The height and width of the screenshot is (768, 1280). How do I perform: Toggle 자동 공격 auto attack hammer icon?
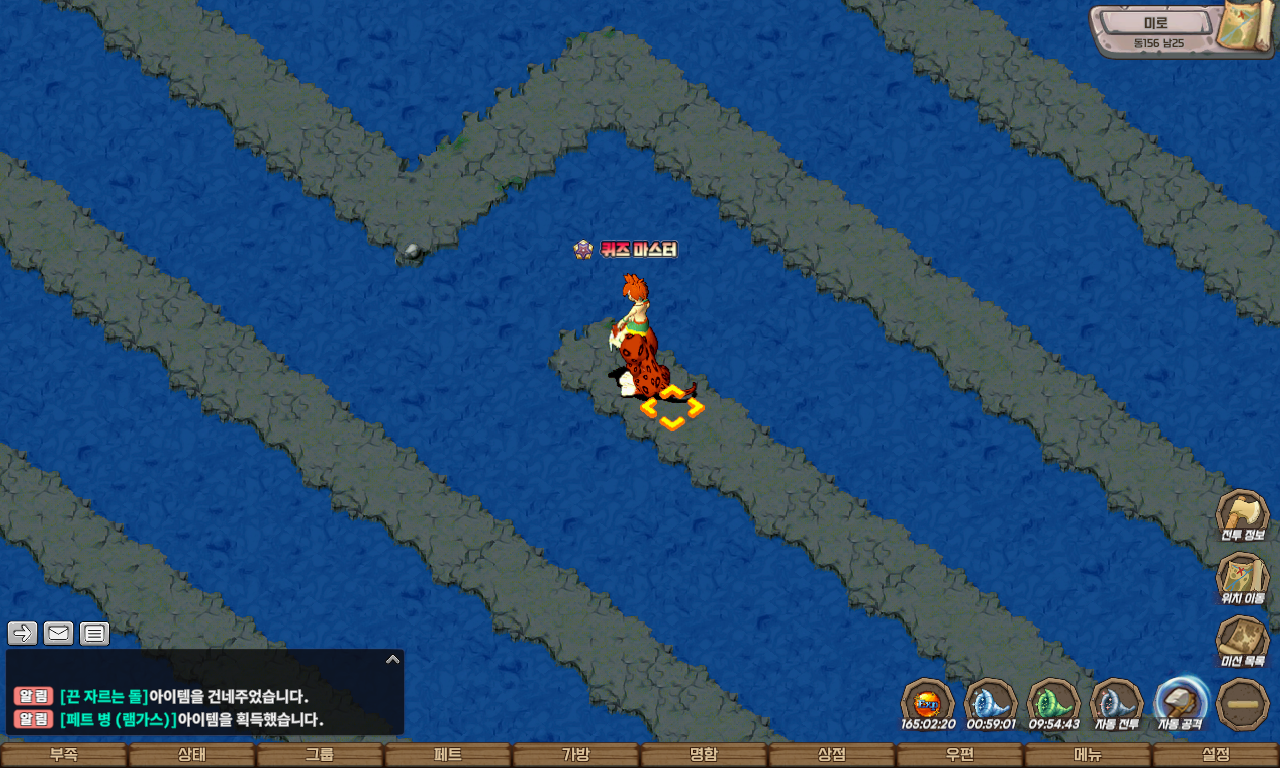click(x=1181, y=703)
